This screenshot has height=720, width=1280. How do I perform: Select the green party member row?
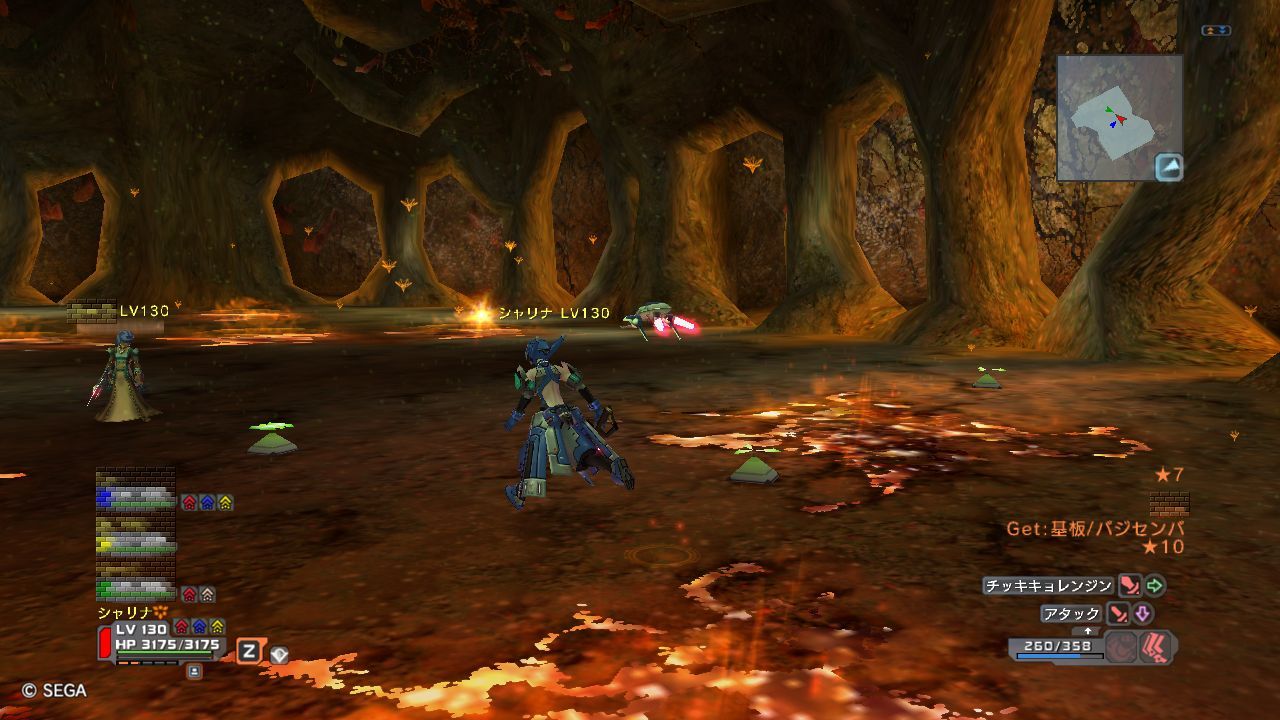pos(136,588)
